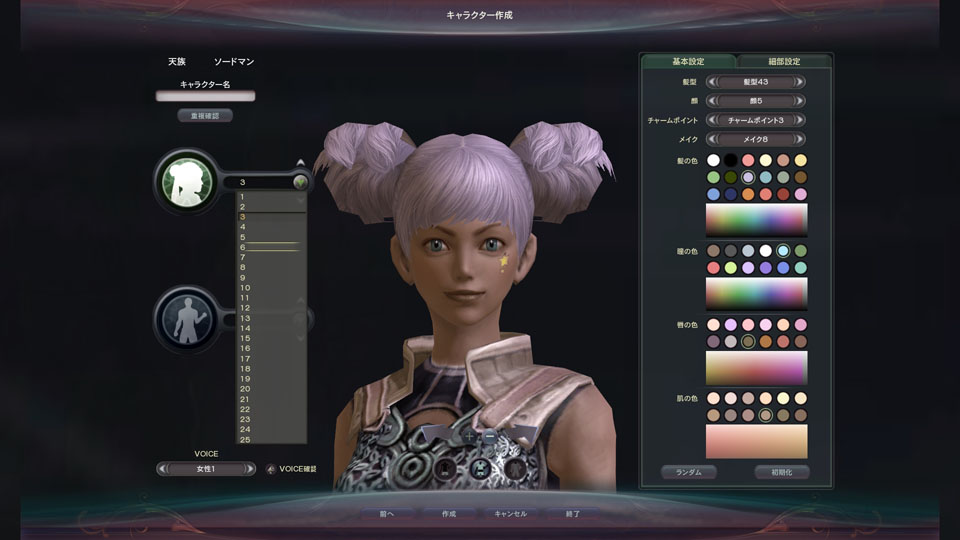960x540 pixels.
Task: Zoom out the camera with minus button
Action: [x=489, y=437]
